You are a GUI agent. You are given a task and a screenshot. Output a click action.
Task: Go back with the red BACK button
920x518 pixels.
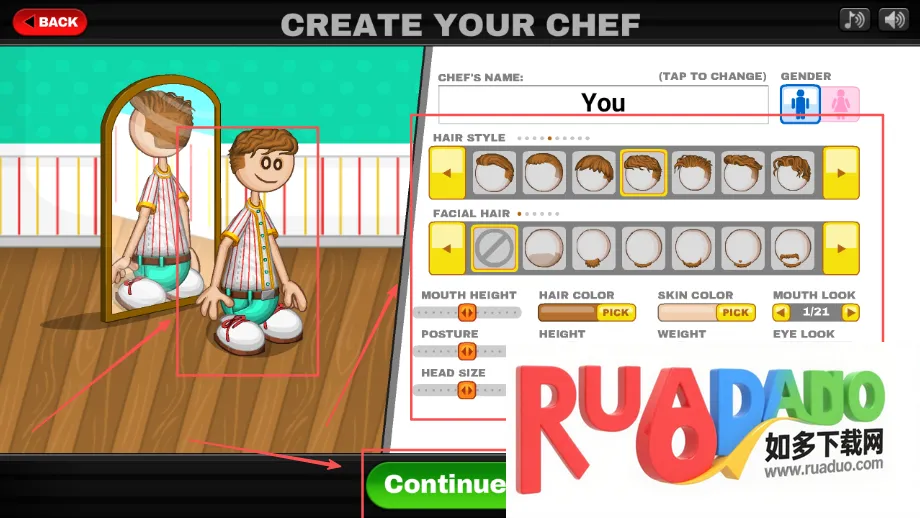click(x=49, y=21)
